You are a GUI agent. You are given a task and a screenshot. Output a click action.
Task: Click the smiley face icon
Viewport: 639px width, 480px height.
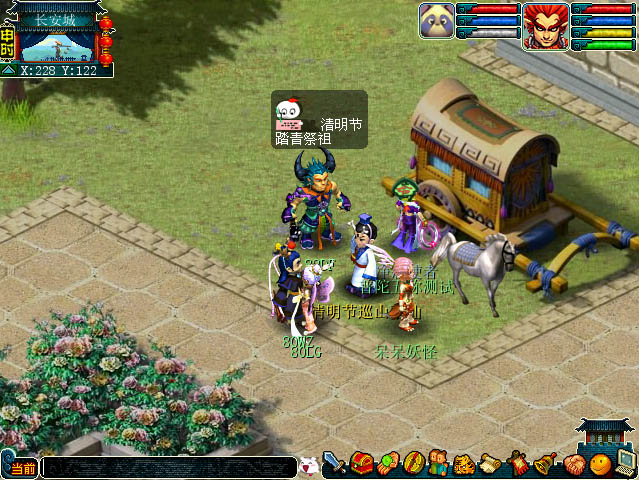click(599, 464)
